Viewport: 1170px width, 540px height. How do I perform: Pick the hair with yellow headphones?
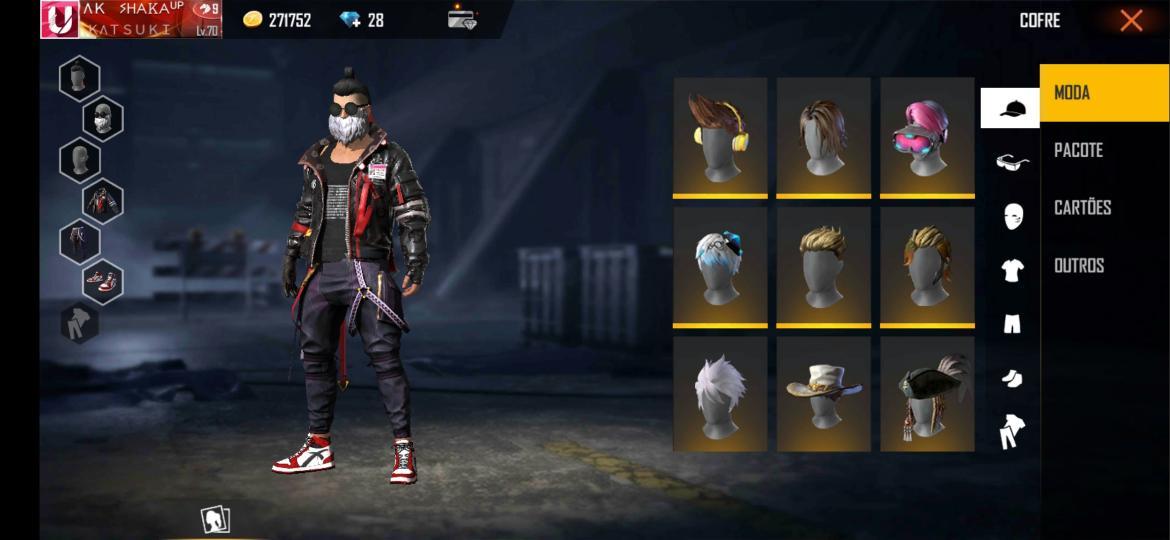(720, 137)
